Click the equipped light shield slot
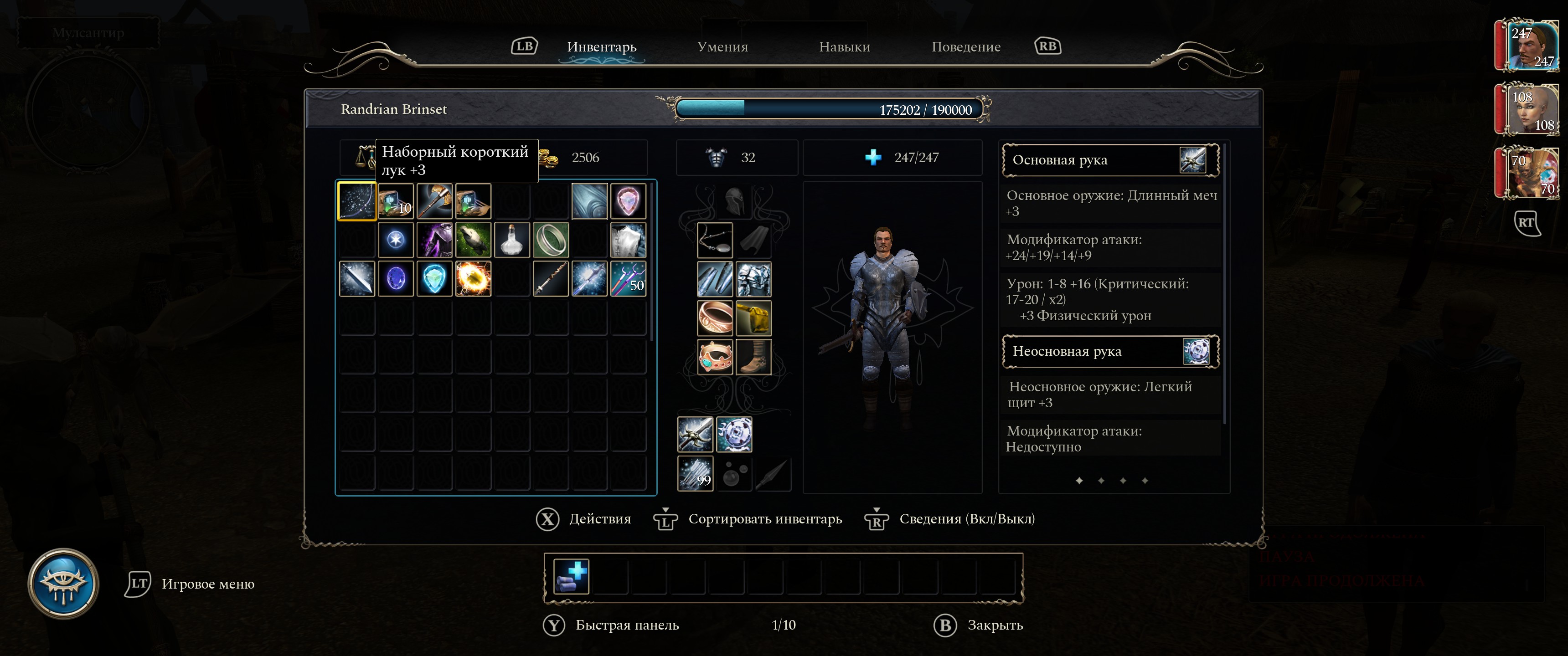 (x=734, y=435)
